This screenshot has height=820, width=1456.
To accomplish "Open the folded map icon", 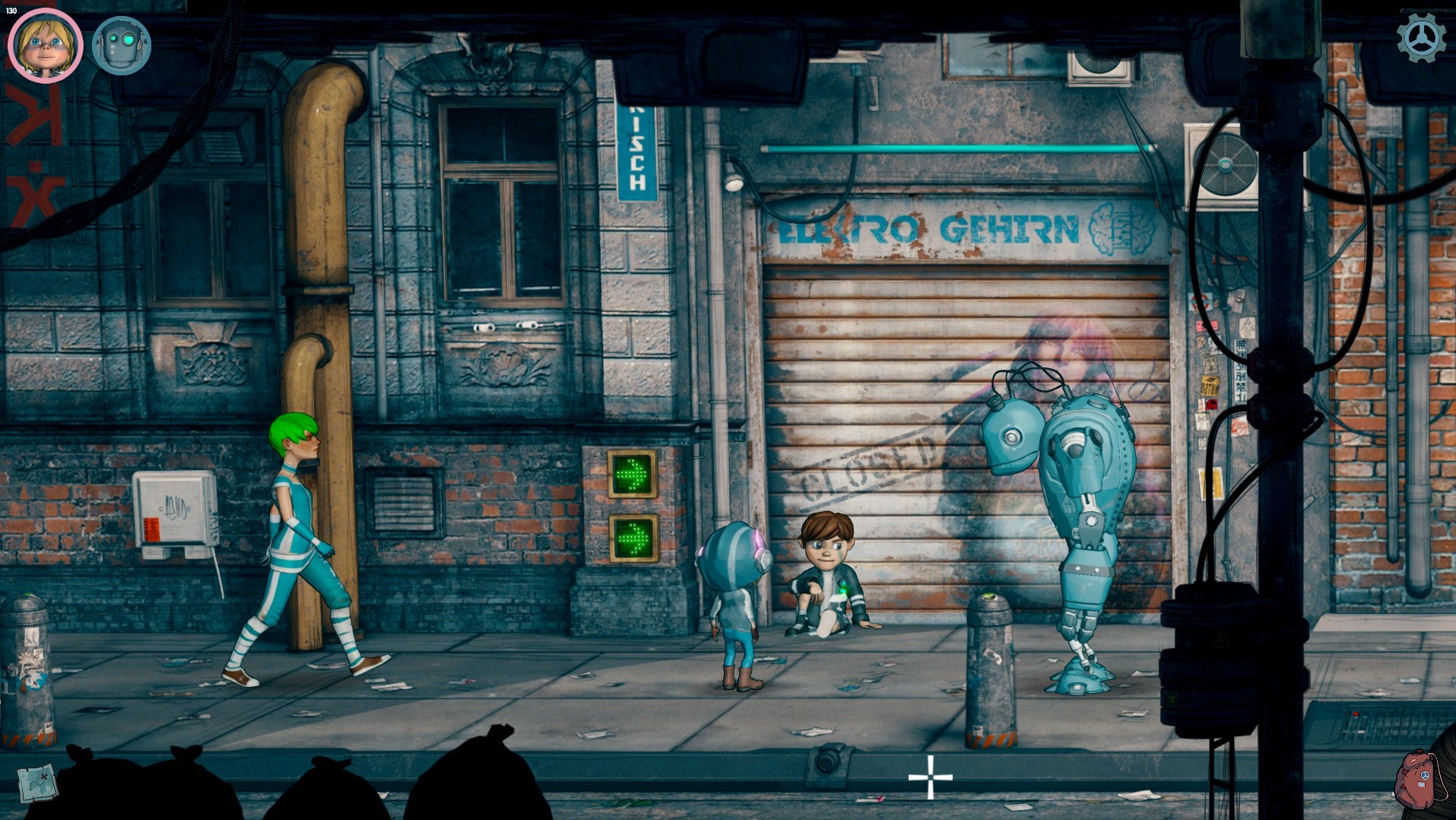I will point(37,781).
